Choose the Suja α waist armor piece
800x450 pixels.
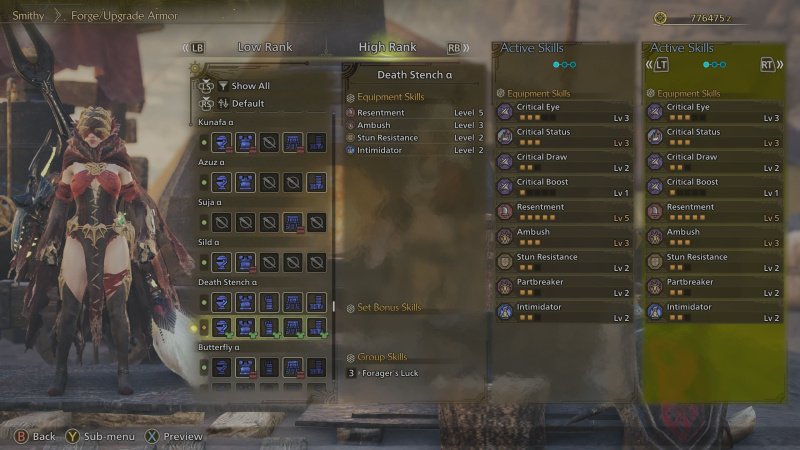pos(292,222)
